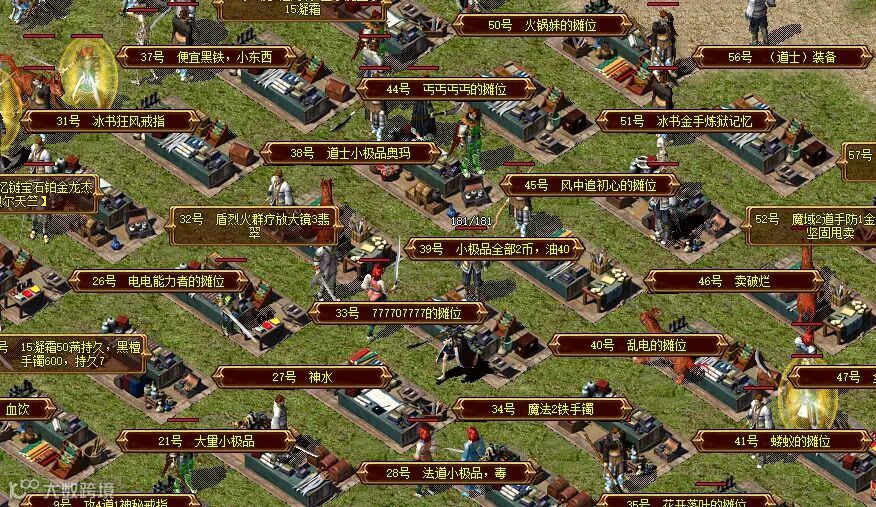Open stall 39号 小极品全部2币
The height and width of the screenshot is (507, 876).
(494, 249)
